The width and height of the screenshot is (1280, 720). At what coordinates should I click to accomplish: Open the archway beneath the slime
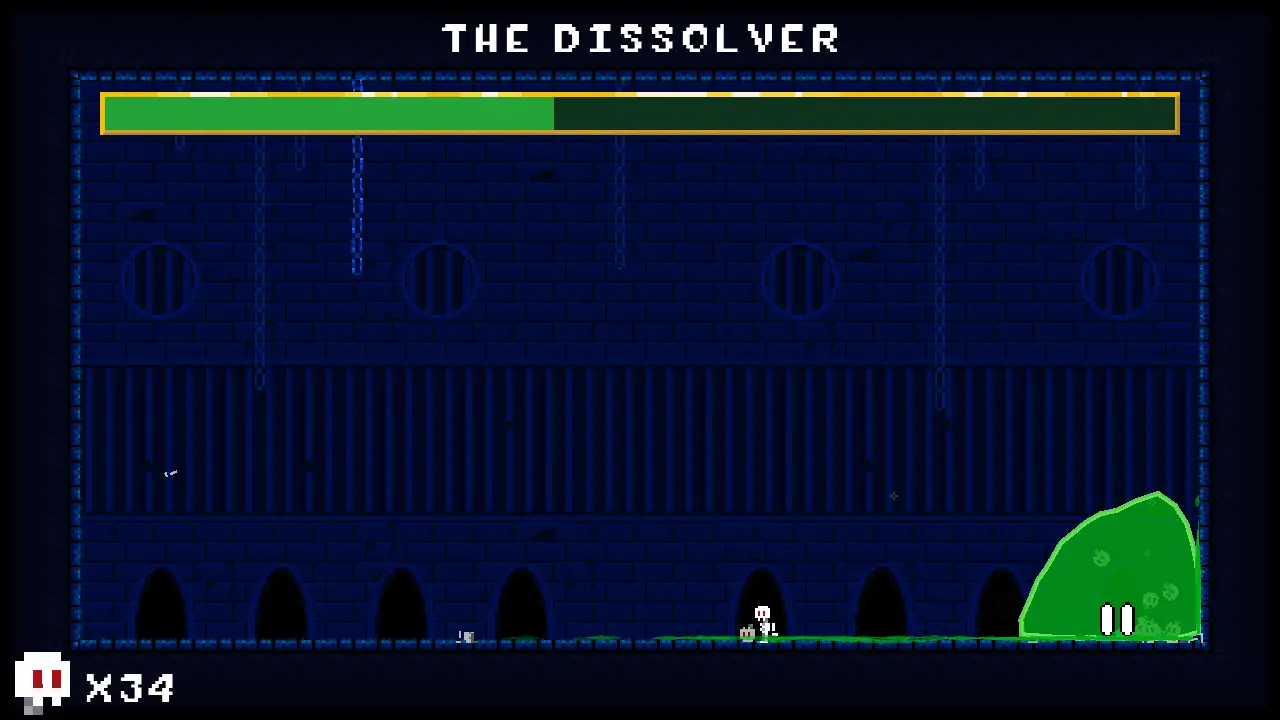1000,605
